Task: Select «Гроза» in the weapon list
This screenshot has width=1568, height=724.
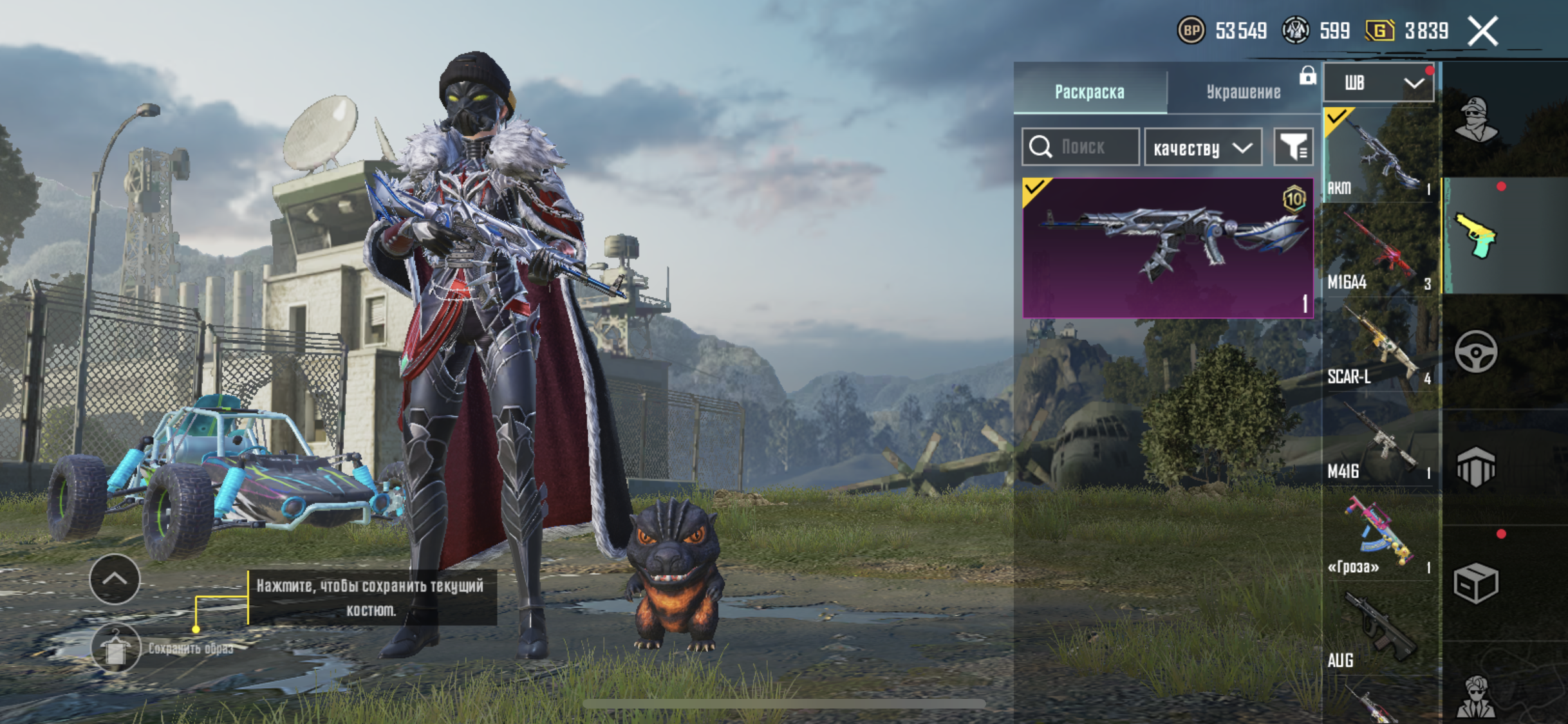Action: 1379,535
